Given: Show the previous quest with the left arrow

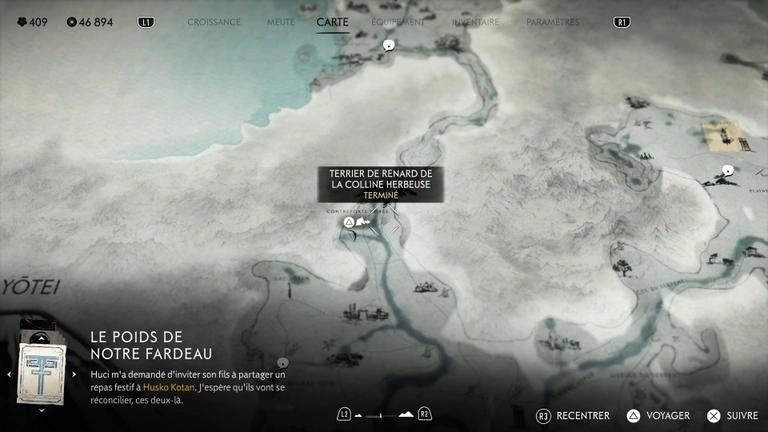Looking at the screenshot, I should (x=9, y=375).
